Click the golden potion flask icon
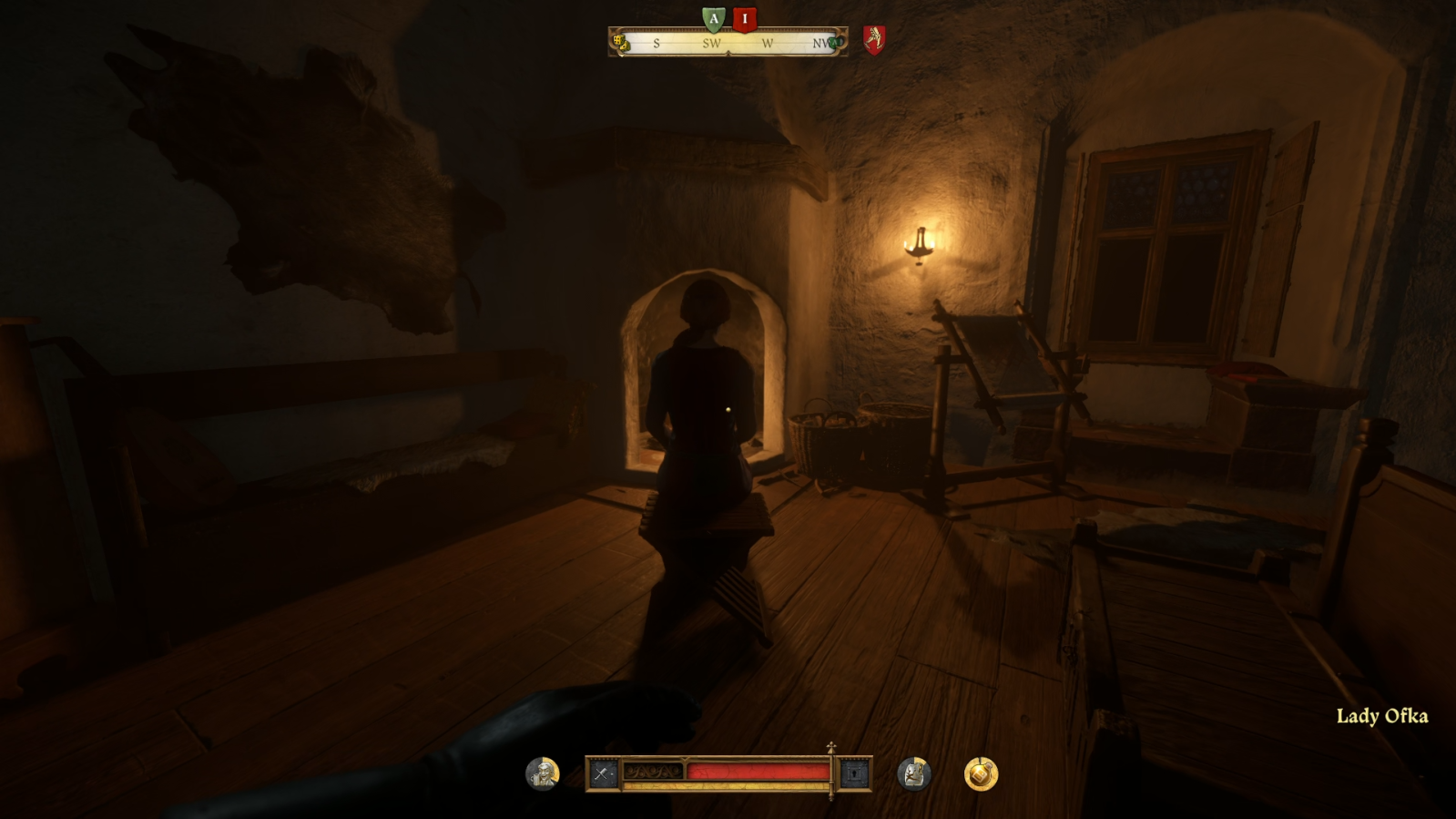This screenshot has width=1456, height=819. click(981, 773)
